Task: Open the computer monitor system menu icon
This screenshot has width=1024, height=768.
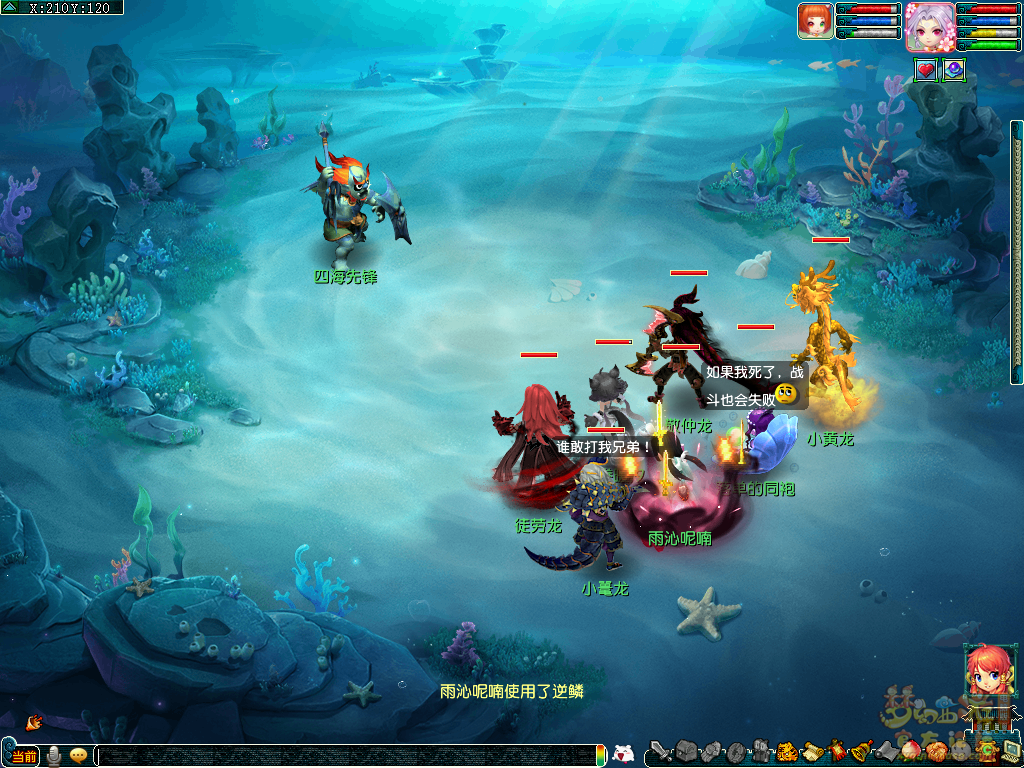Action: point(1011,751)
